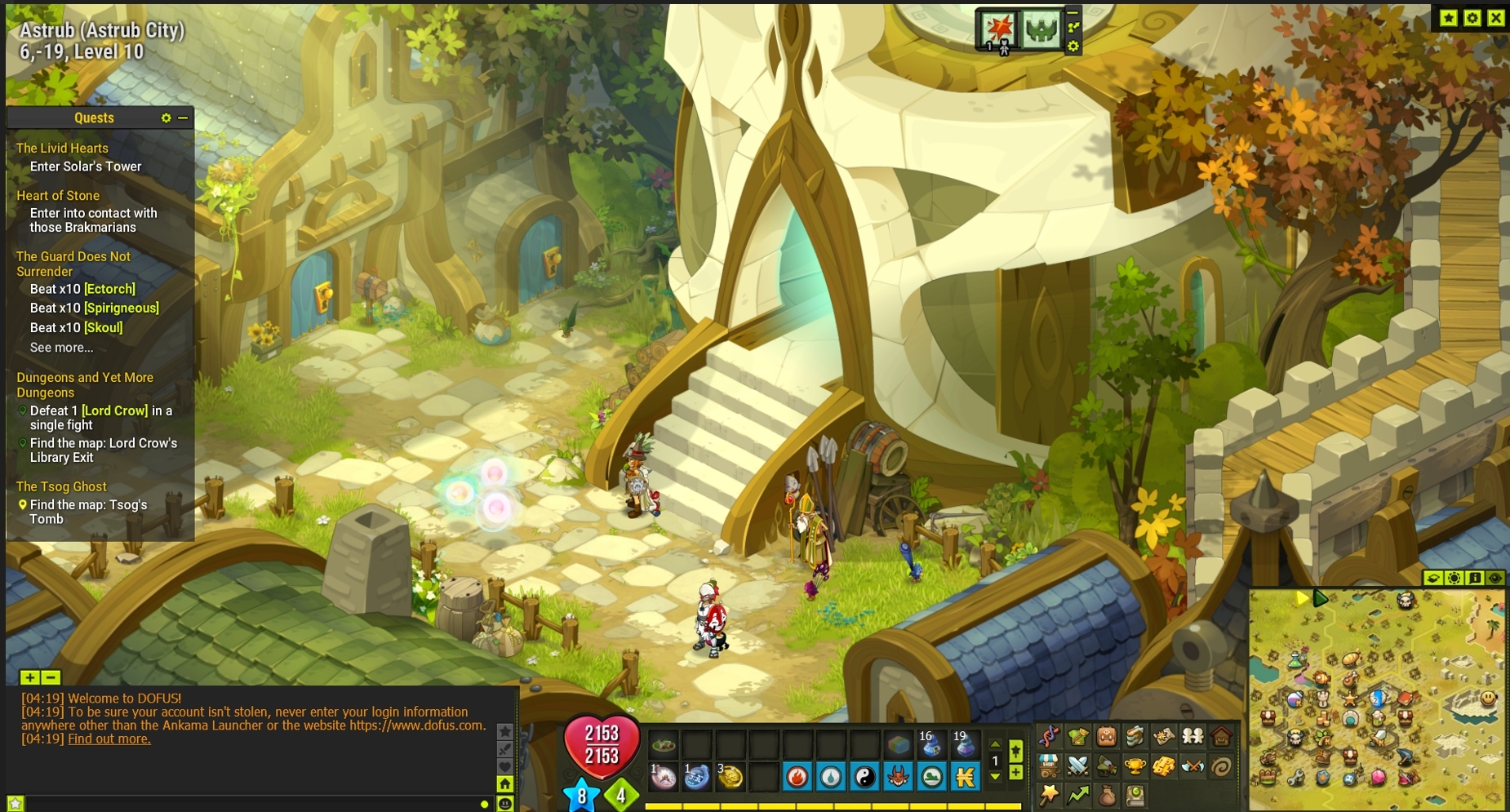Open the house-shaped haven icon
1510x812 pixels.
(1221, 737)
